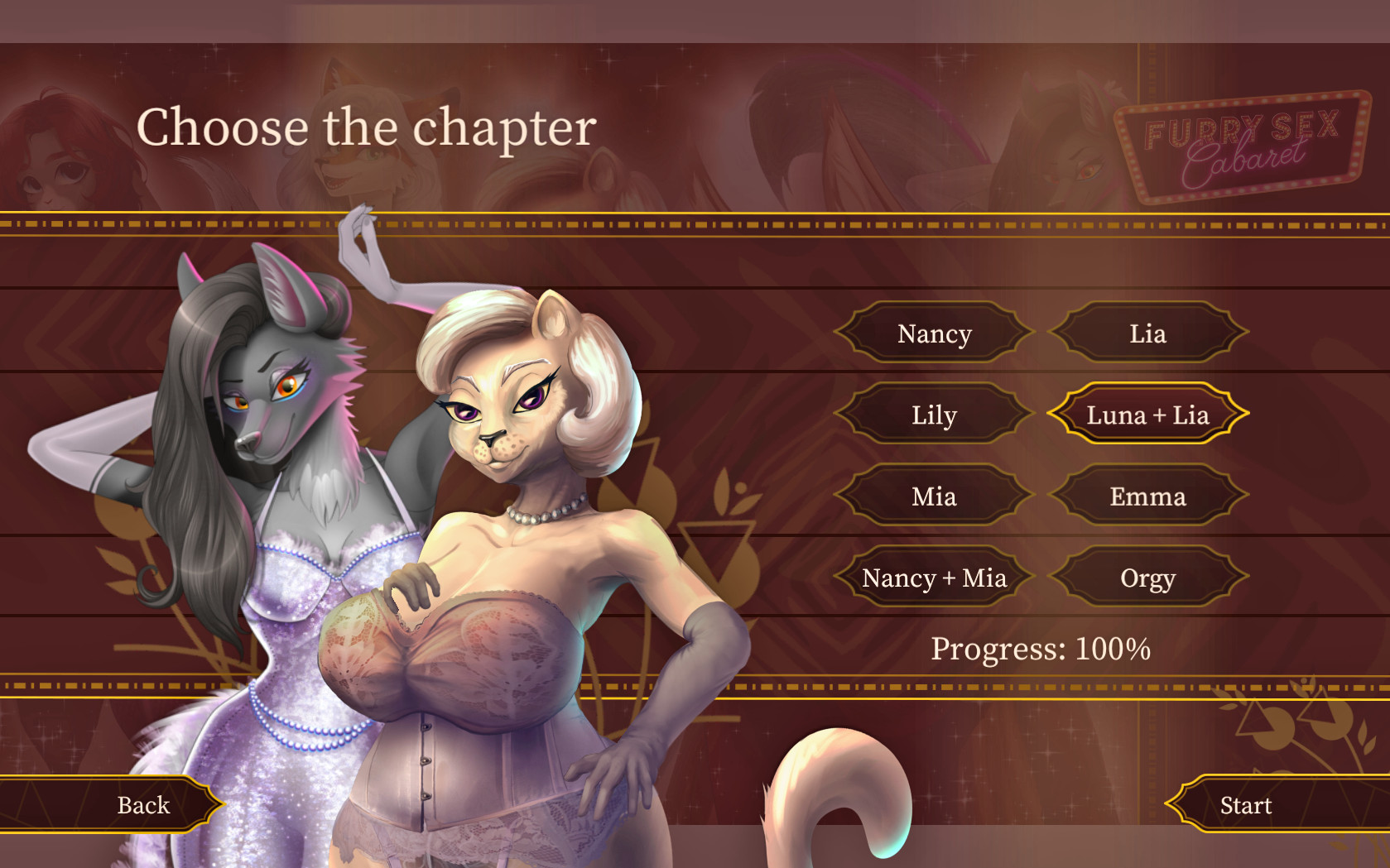Choose the Emma chapter

click(1147, 496)
